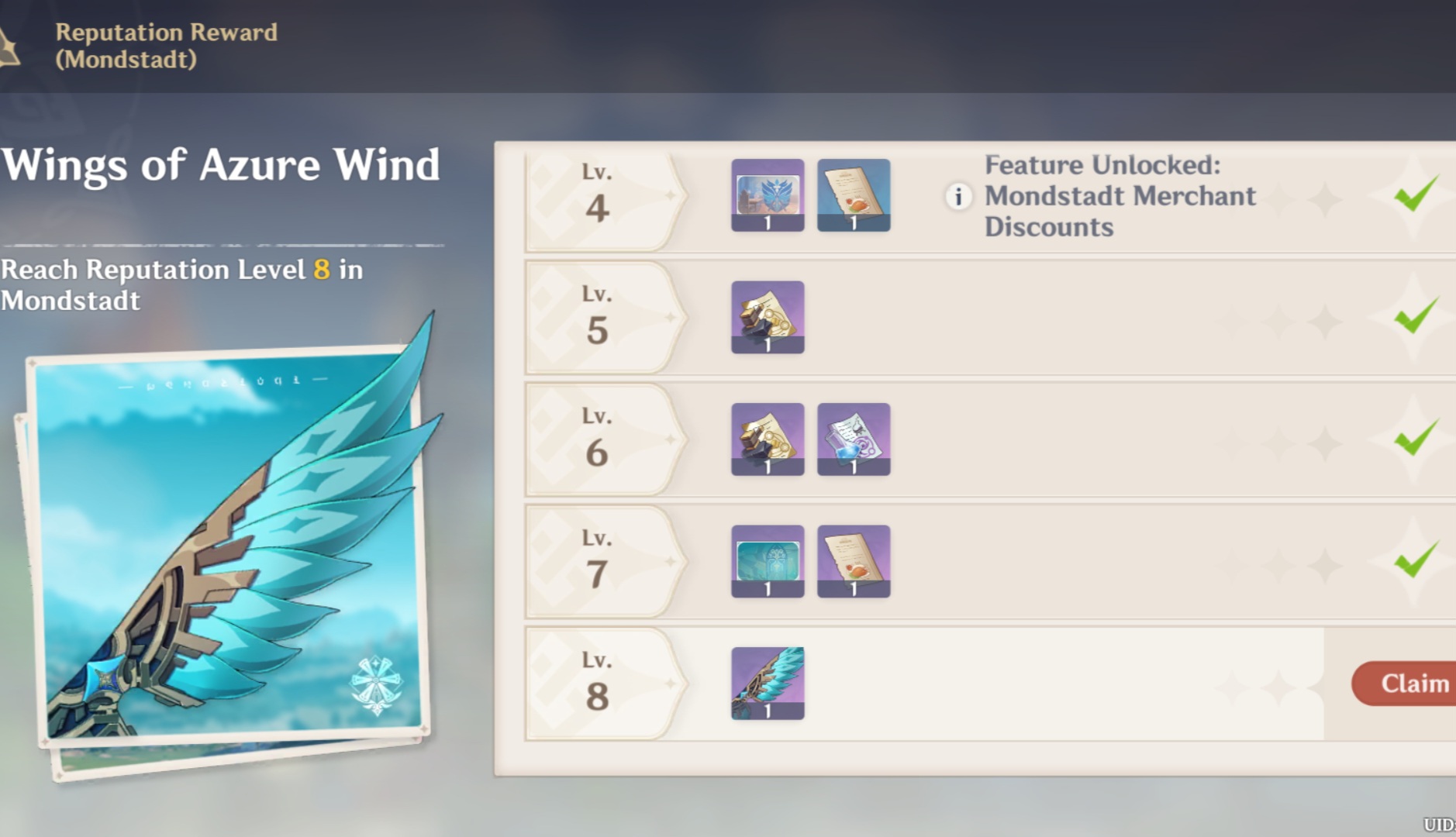The height and width of the screenshot is (837, 1456).
Task: Click the Reach Reputation Level 8 requirement text
Action: [x=182, y=284]
